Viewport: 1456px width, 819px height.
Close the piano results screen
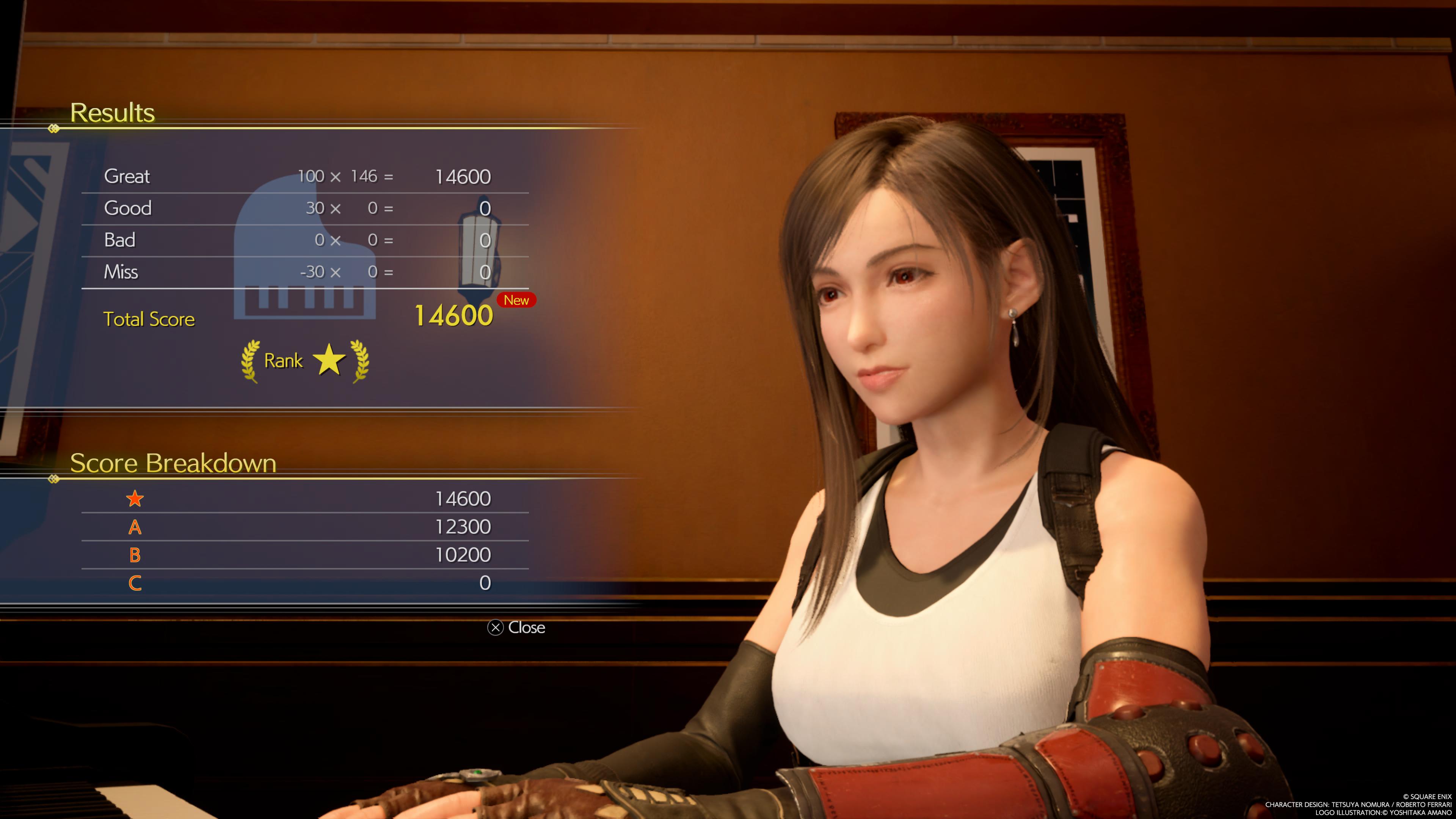pos(516,628)
